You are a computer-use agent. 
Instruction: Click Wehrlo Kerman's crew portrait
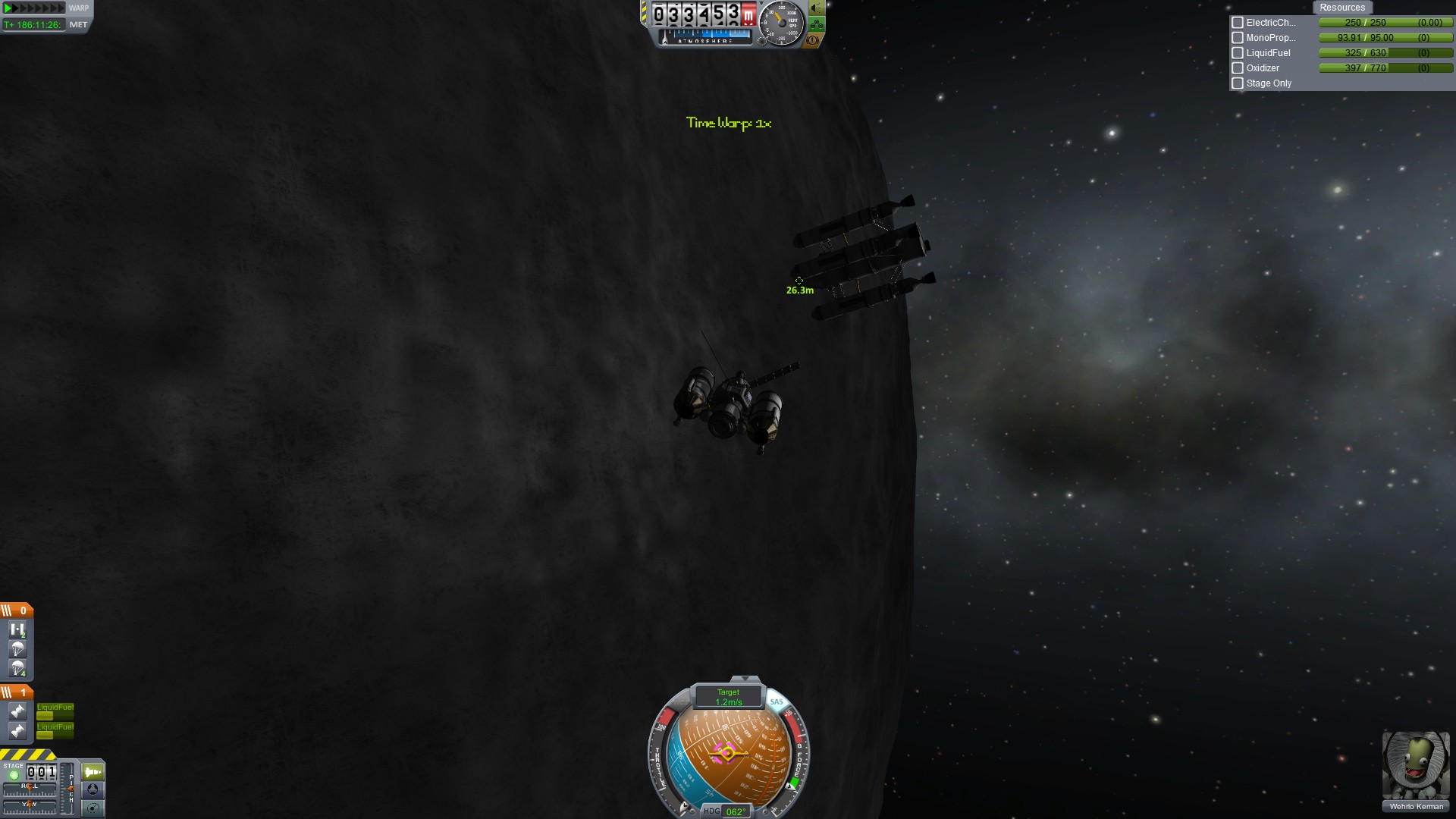(1415, 766)
